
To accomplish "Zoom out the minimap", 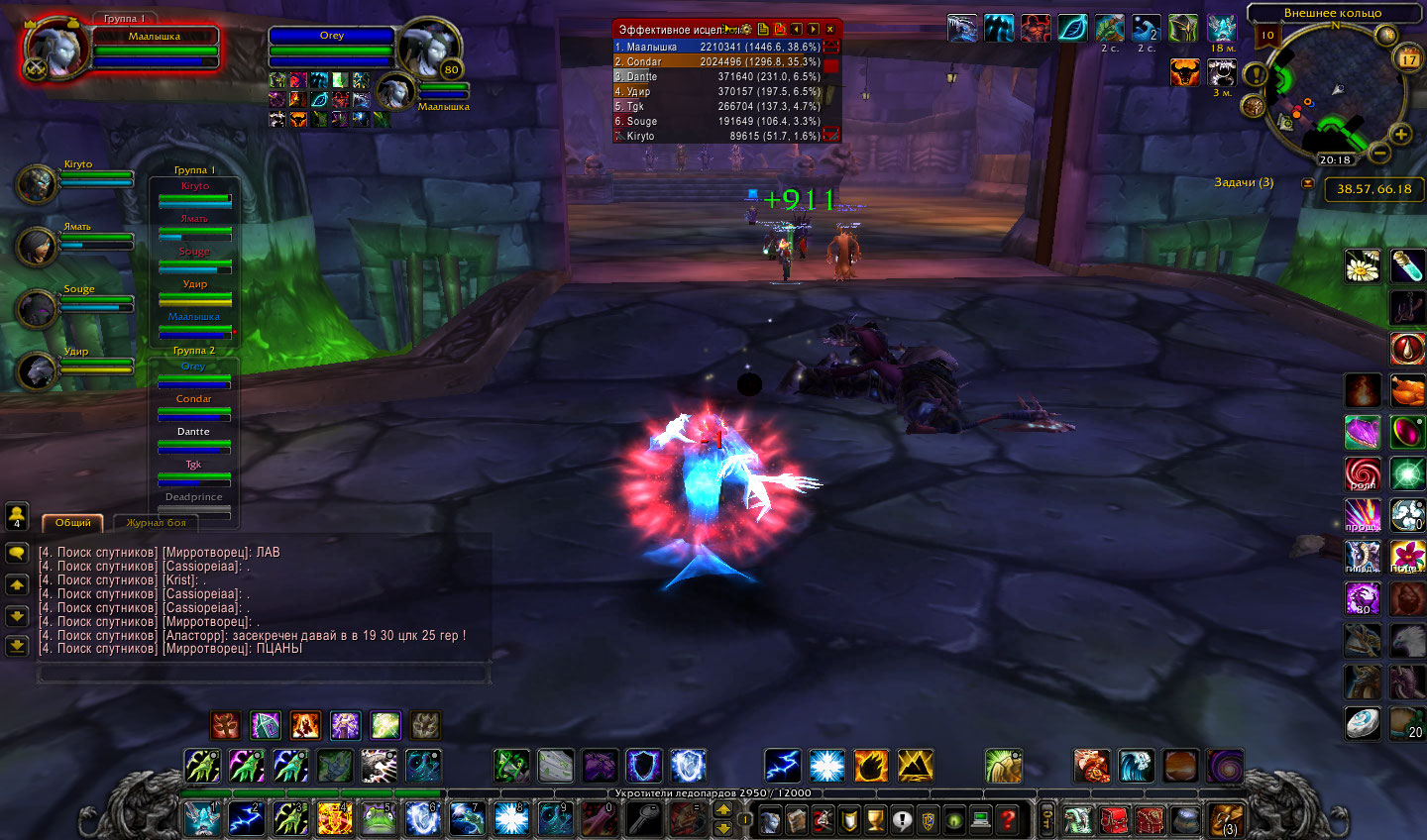I will point(1378,153).
